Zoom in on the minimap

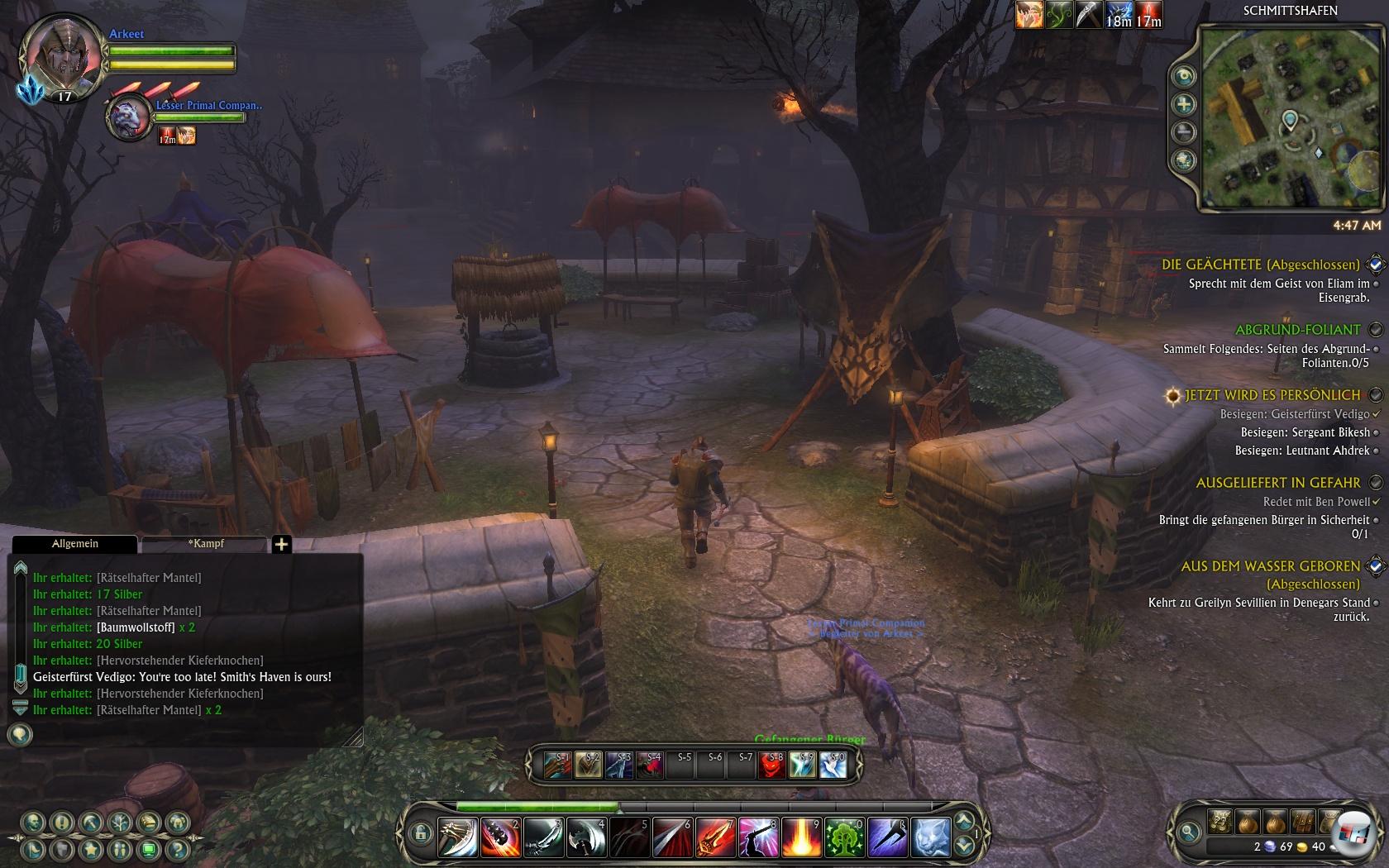coord(1184,104)
